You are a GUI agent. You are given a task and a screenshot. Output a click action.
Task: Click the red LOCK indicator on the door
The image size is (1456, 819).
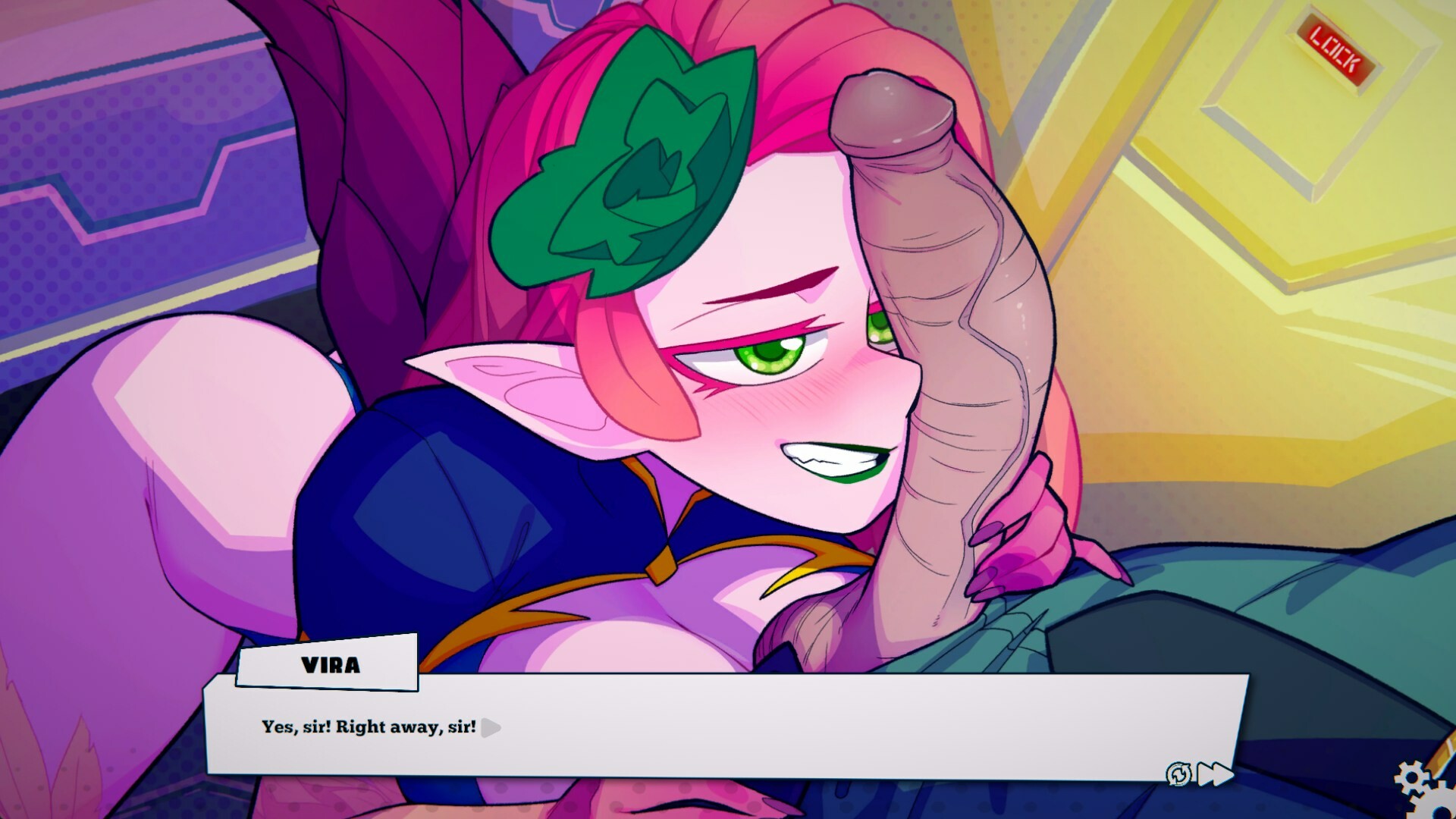tap(1335, 46)
